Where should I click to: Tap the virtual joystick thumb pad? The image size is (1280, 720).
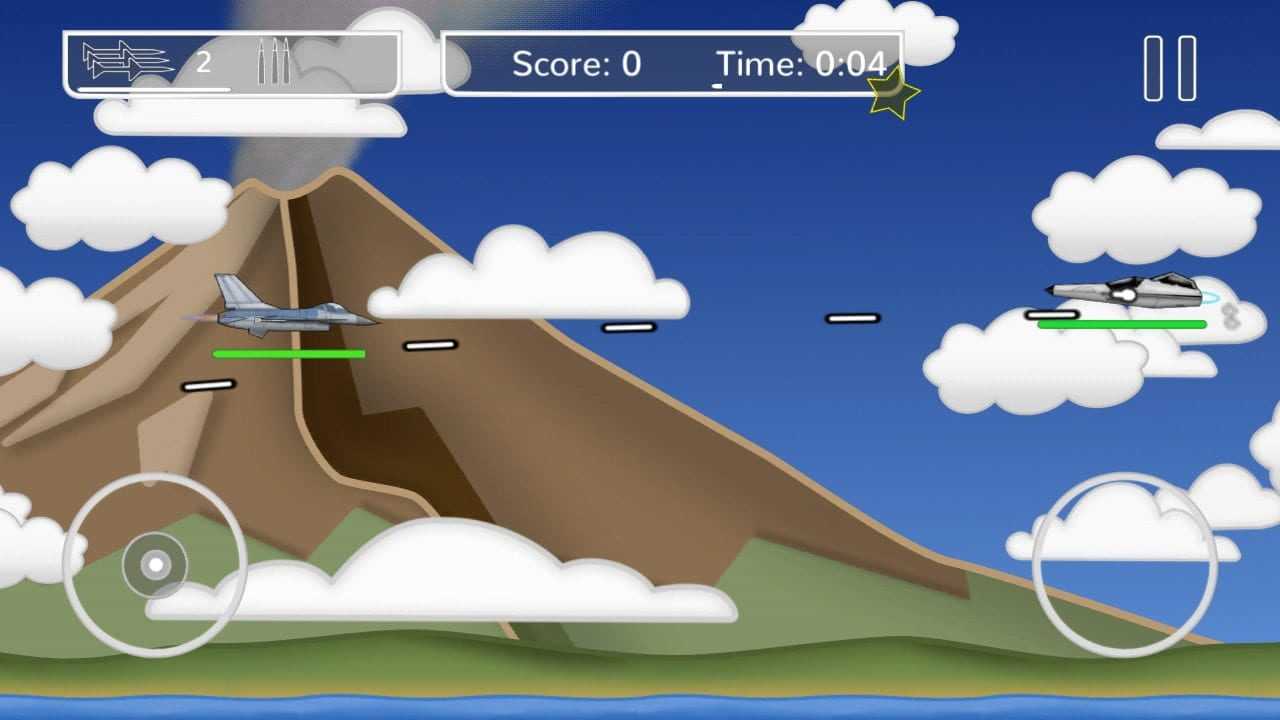[155, 565]
